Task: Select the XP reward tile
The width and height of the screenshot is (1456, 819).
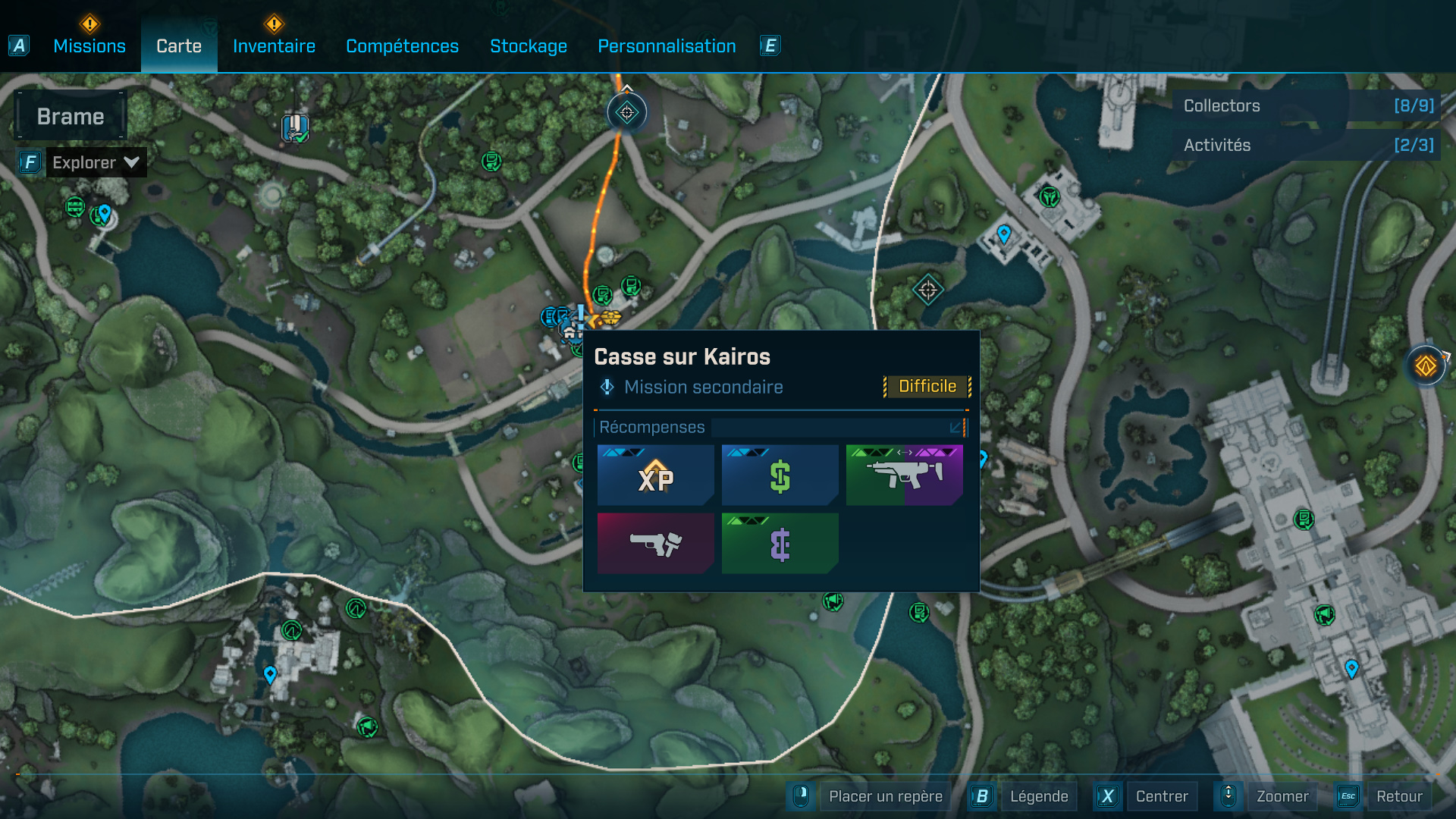Action: pyautogui.click(x=655, y=475)
